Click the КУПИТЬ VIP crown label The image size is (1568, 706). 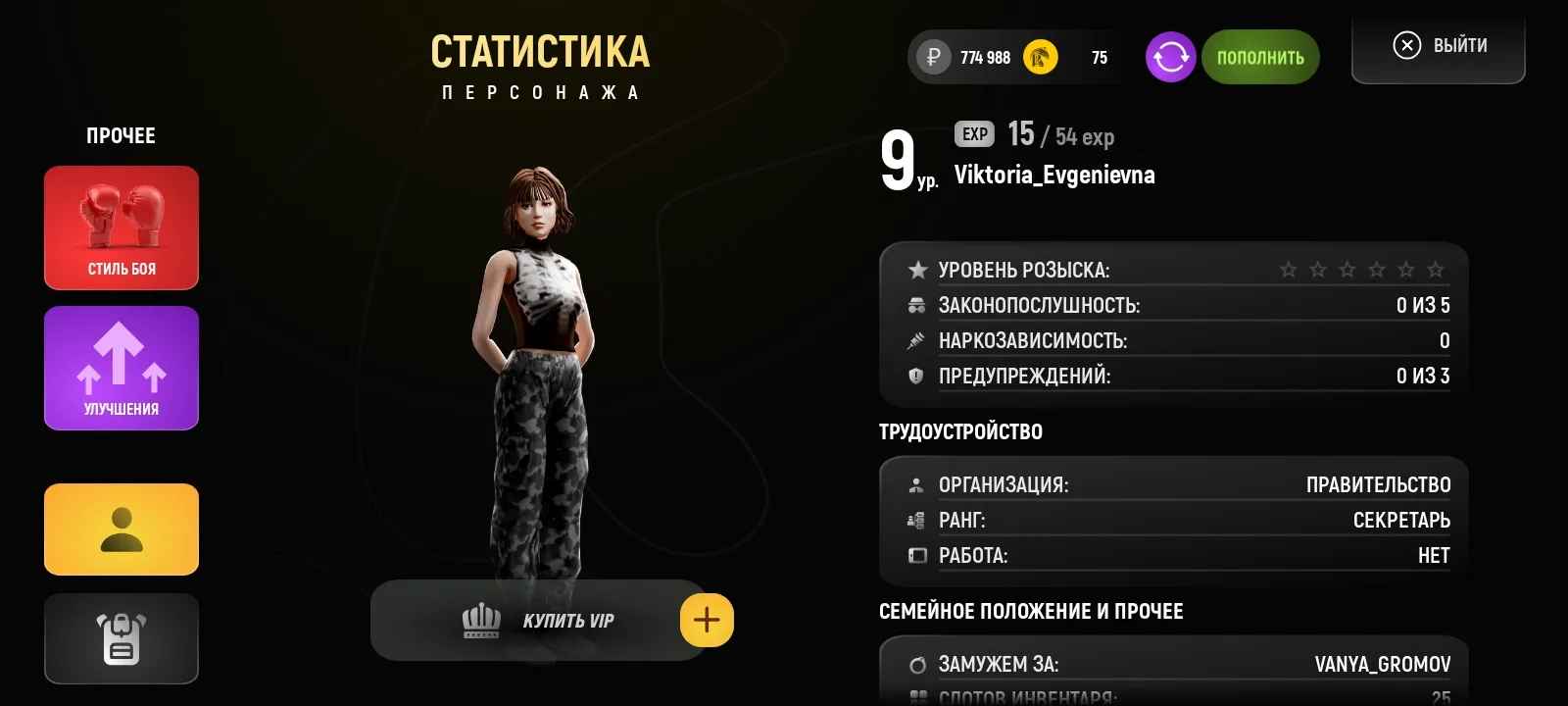point(539,620)
